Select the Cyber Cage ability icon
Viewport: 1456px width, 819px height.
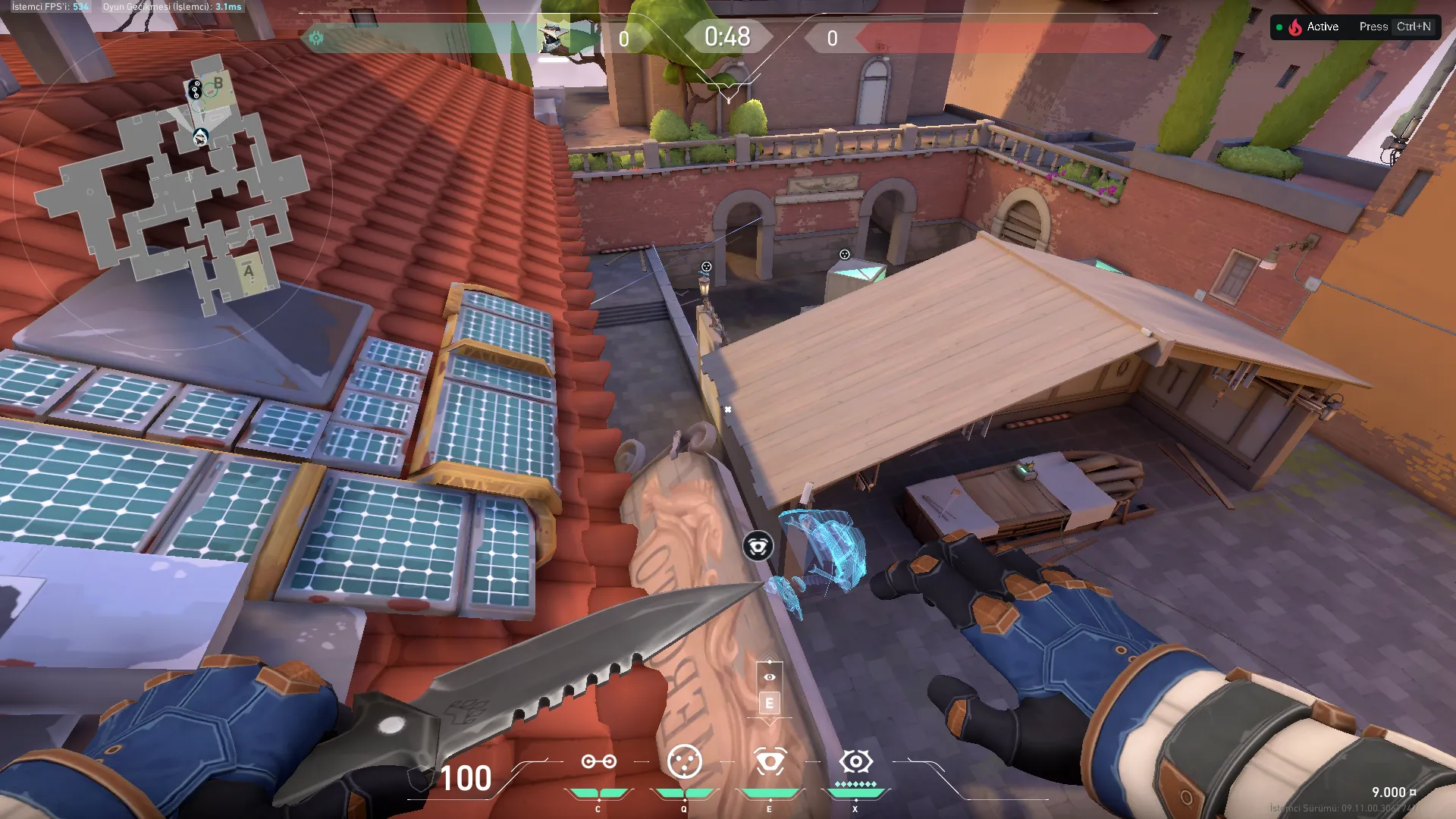pos(684,761)
